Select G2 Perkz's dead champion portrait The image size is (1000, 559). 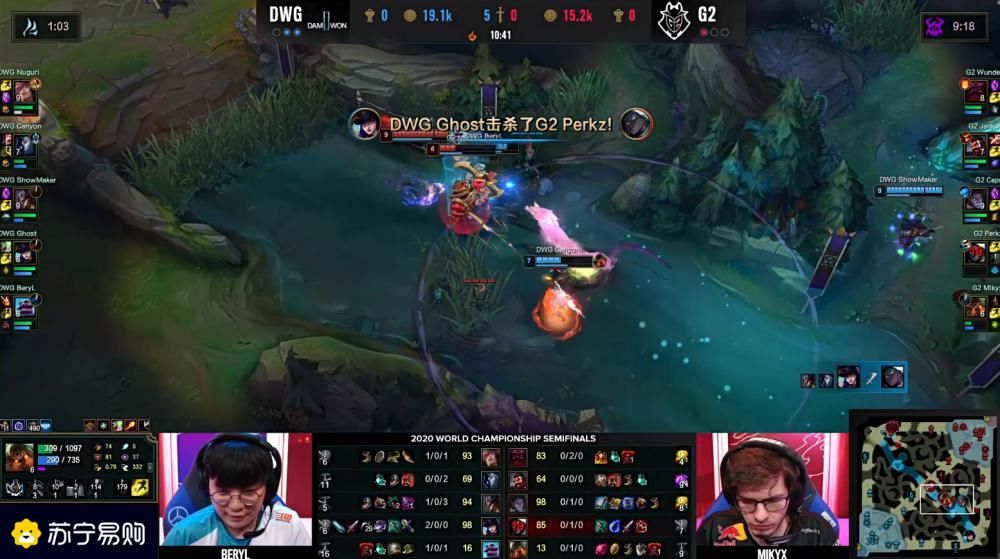click(x=977, y=253)
